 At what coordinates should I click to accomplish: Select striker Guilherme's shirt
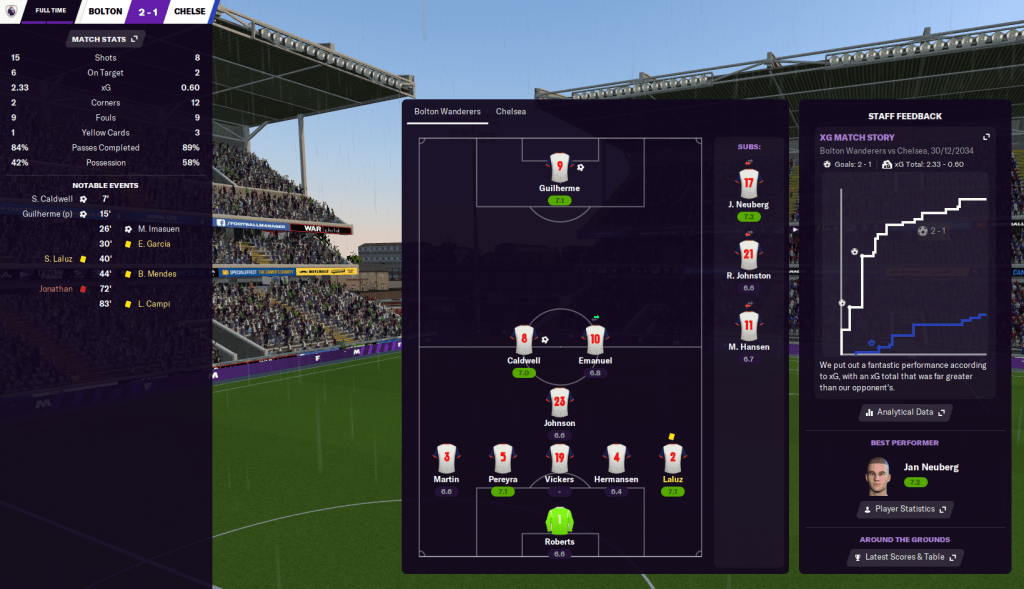(559, 167)
